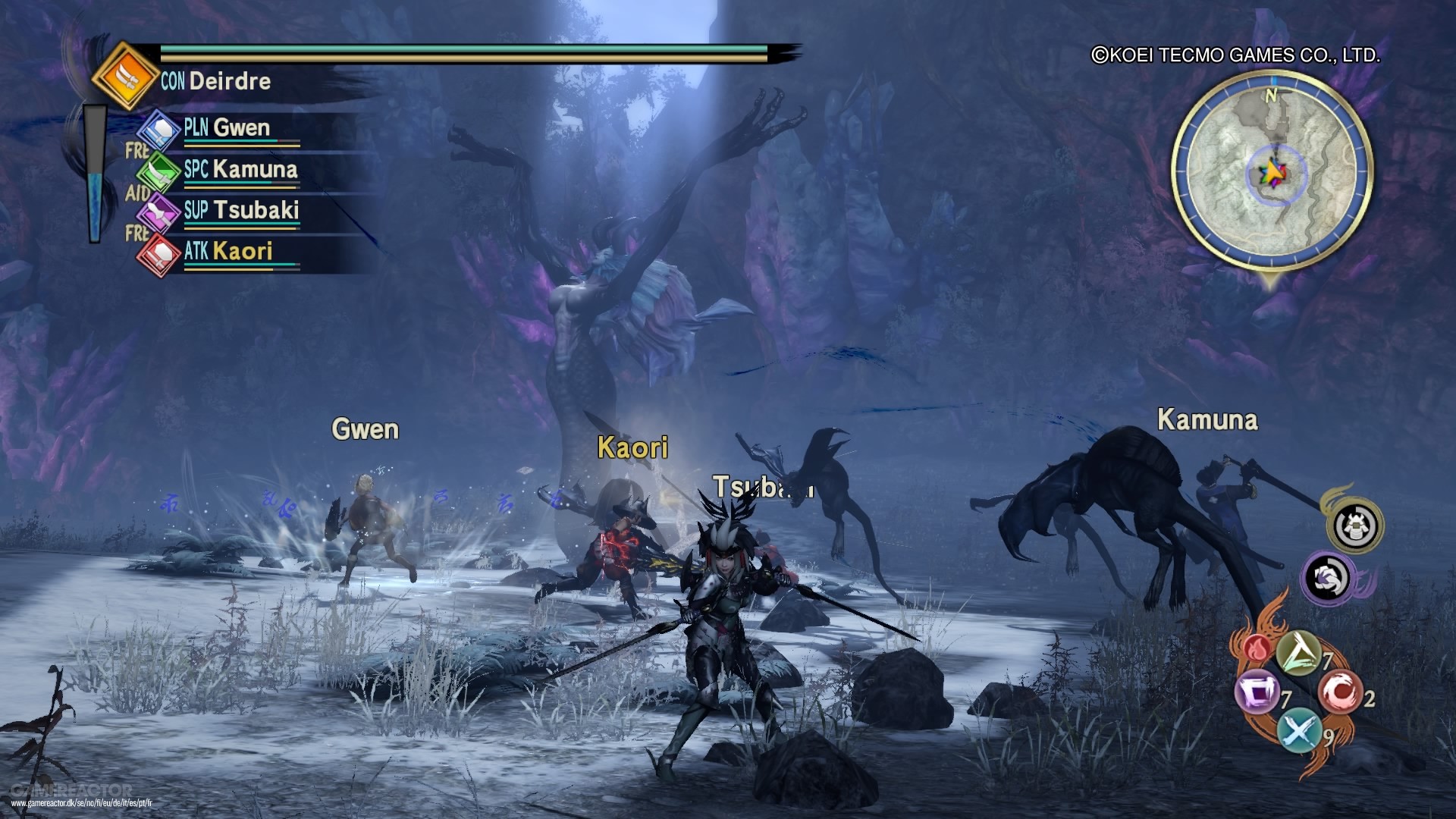The width and height of the screenshot is (1456, 819).
Task: Click the Gwen name label above the fighter
Action: click(x=365, y=429)
